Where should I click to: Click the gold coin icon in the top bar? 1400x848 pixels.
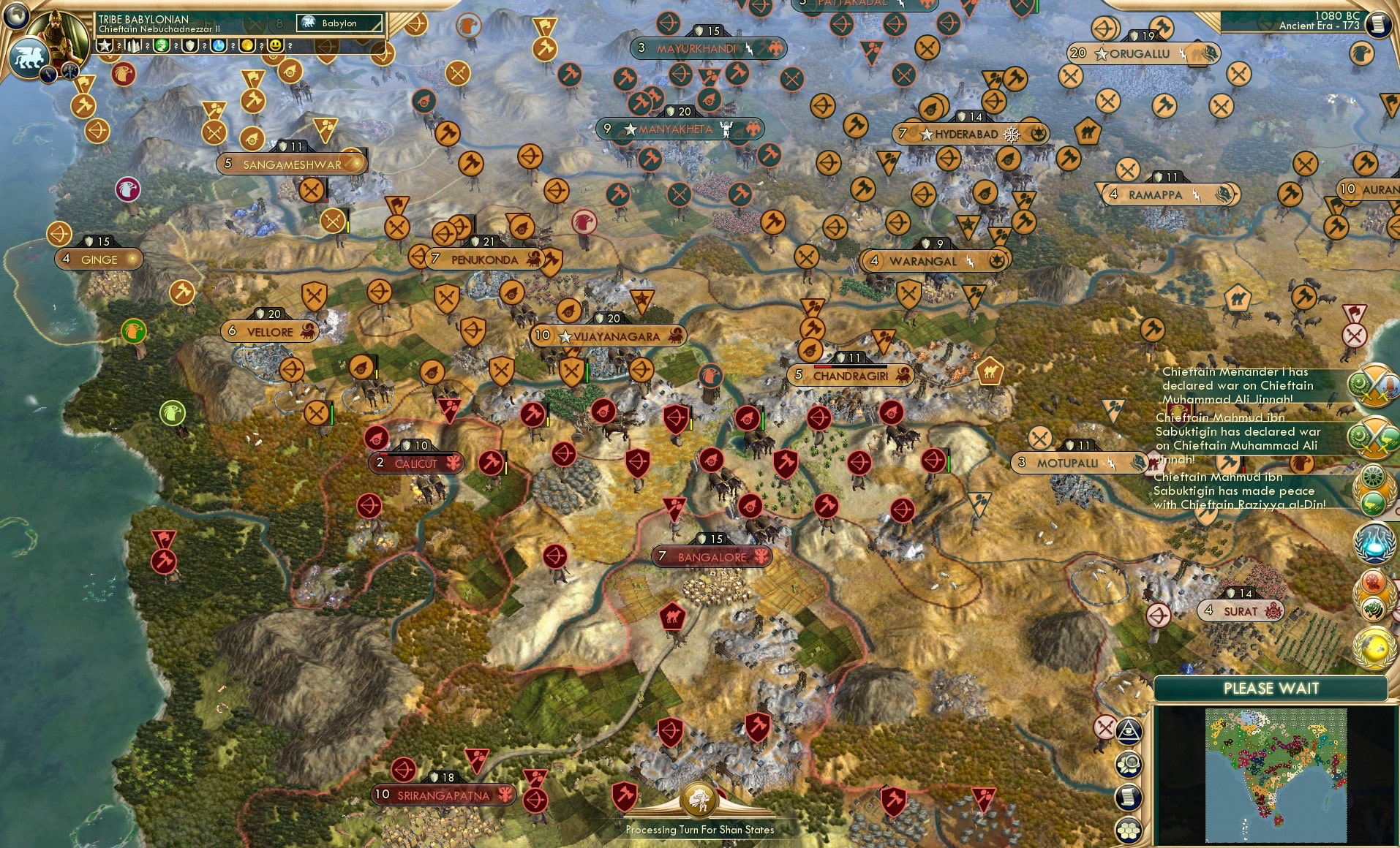point(248,46)
